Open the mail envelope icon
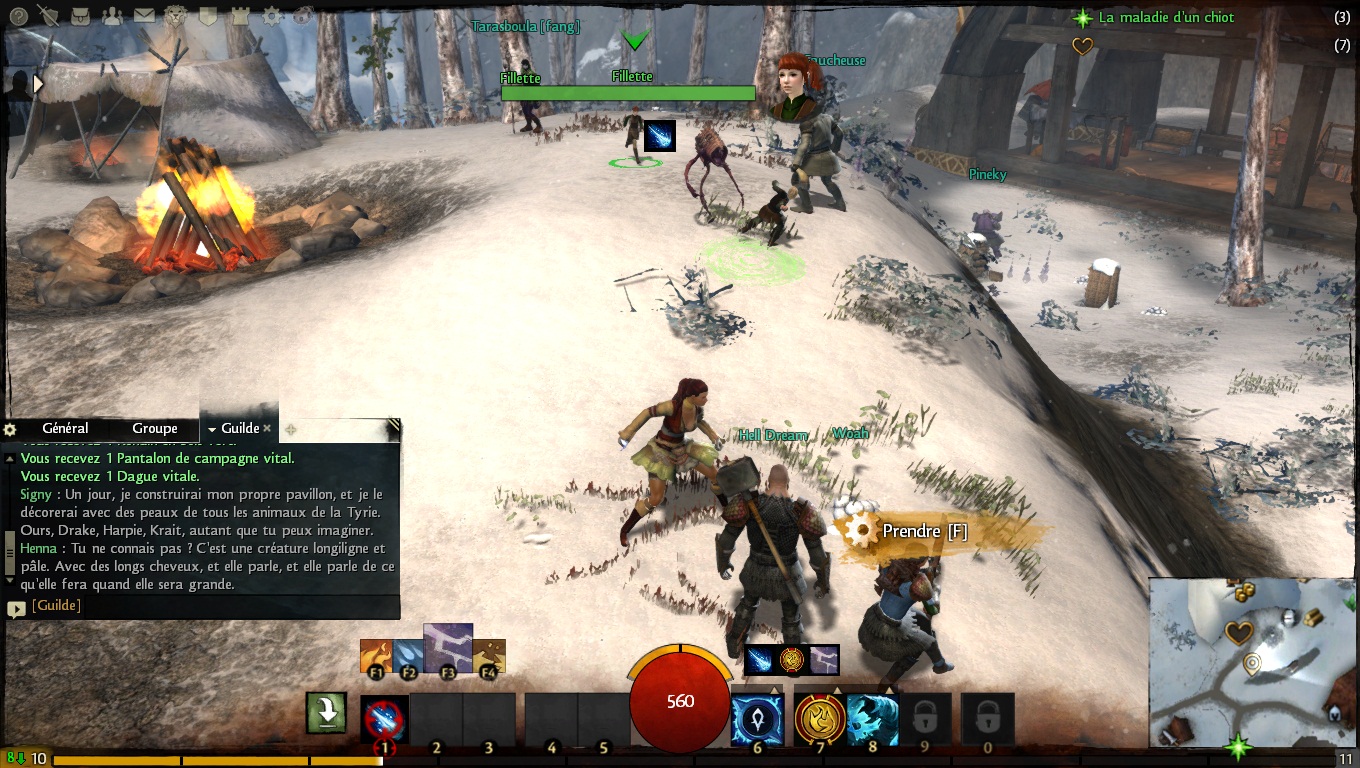The image size is (1360, 768). point(144,15)
